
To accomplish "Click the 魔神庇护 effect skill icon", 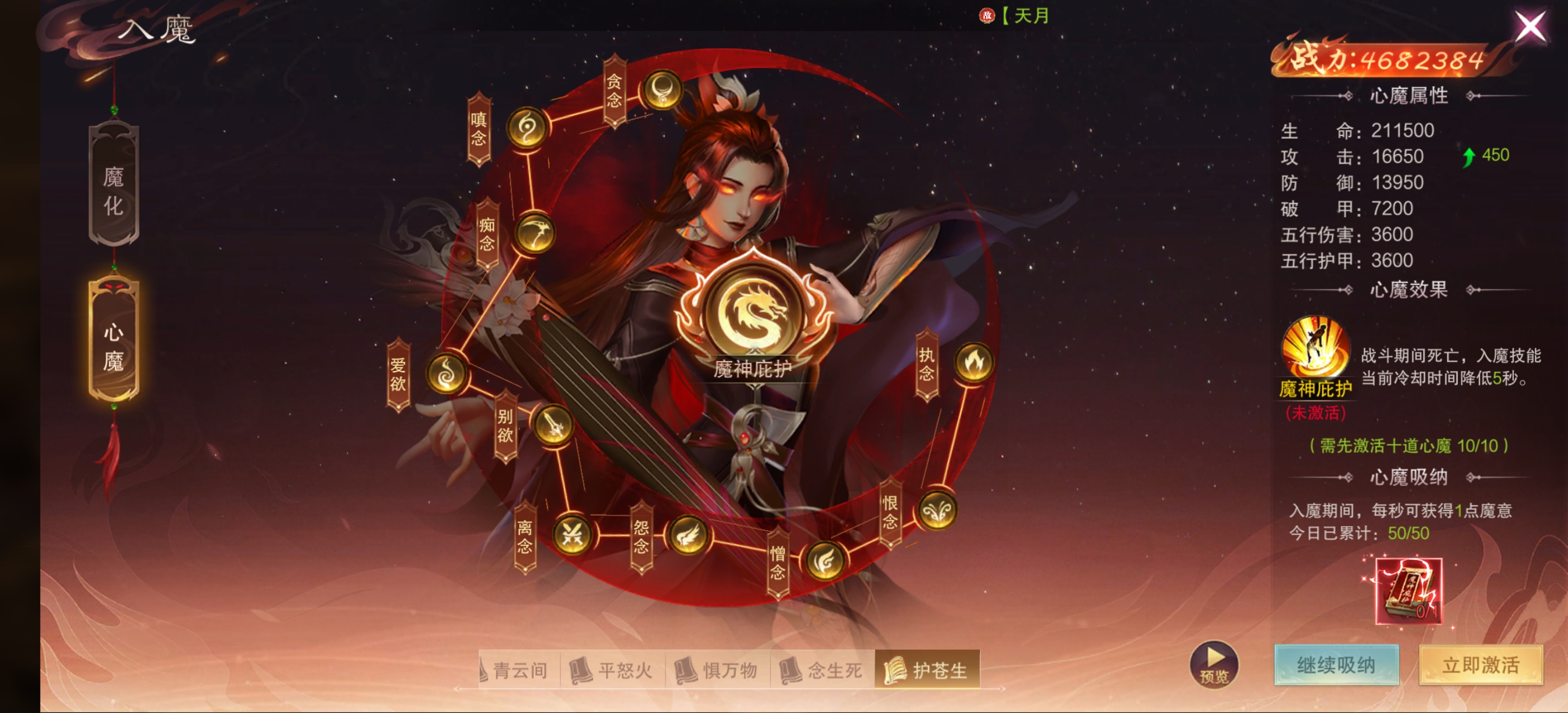I will [x=1315, y=347].
